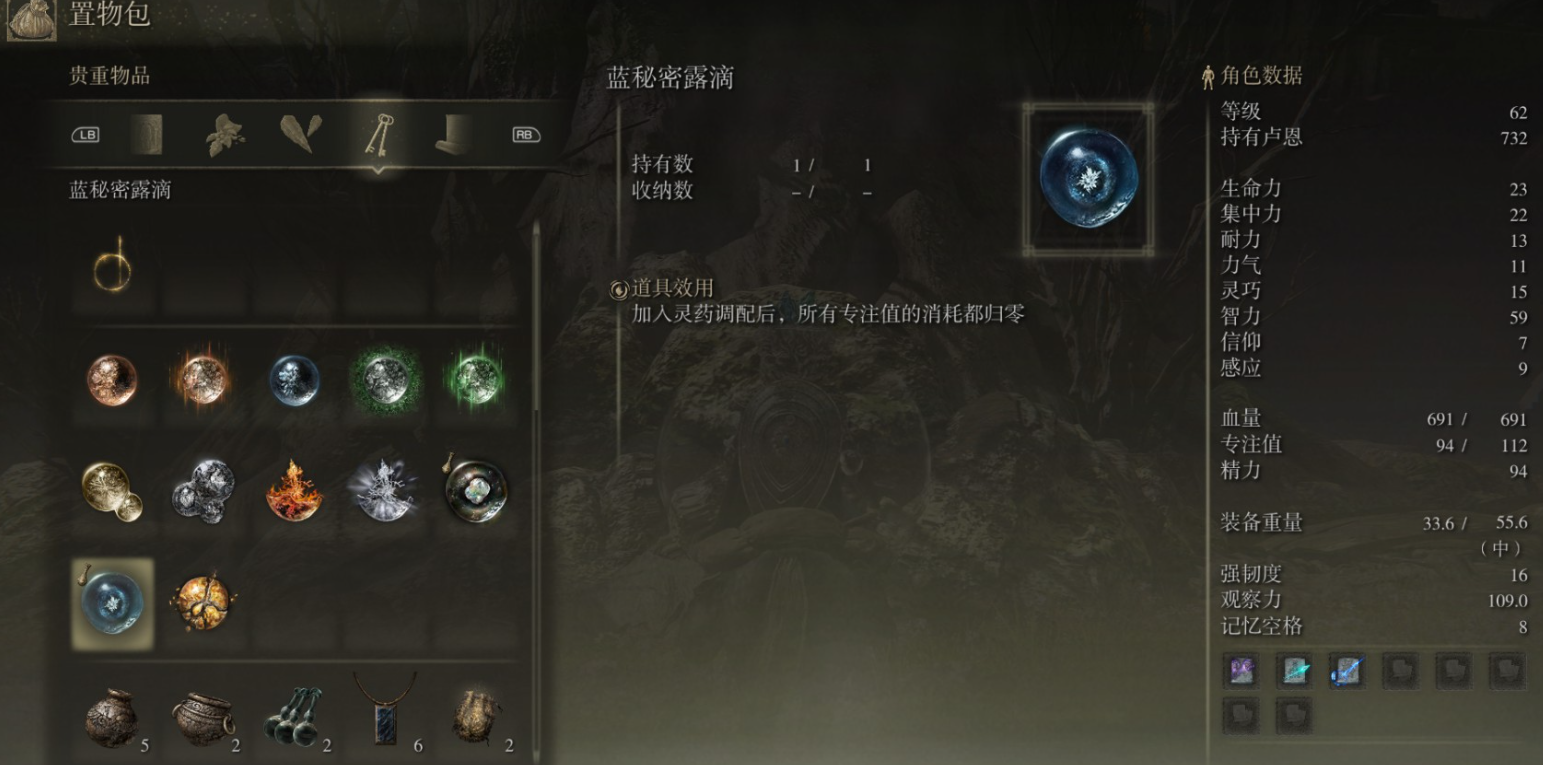
Task: Click the green moss-covered crystal tear
Action: tap(385, 382)
